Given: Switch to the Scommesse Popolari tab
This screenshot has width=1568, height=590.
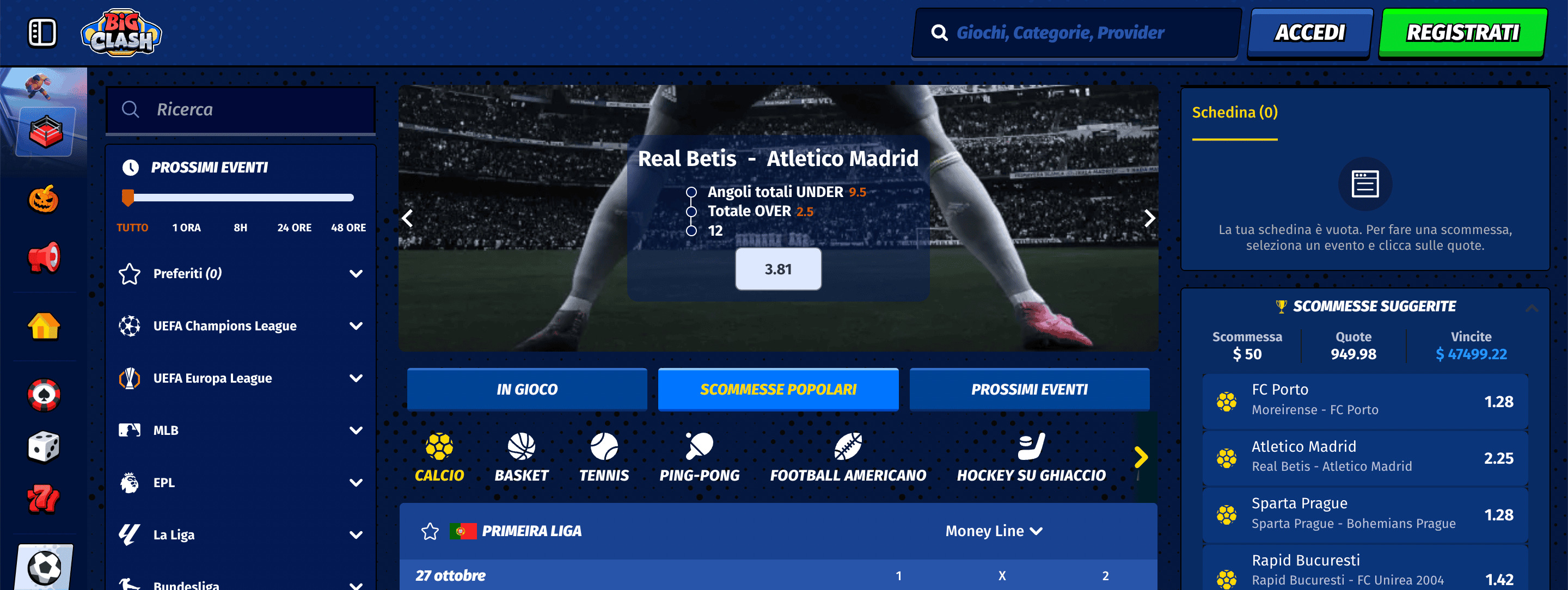Looking at the screenshot, I should click(778, 389).
